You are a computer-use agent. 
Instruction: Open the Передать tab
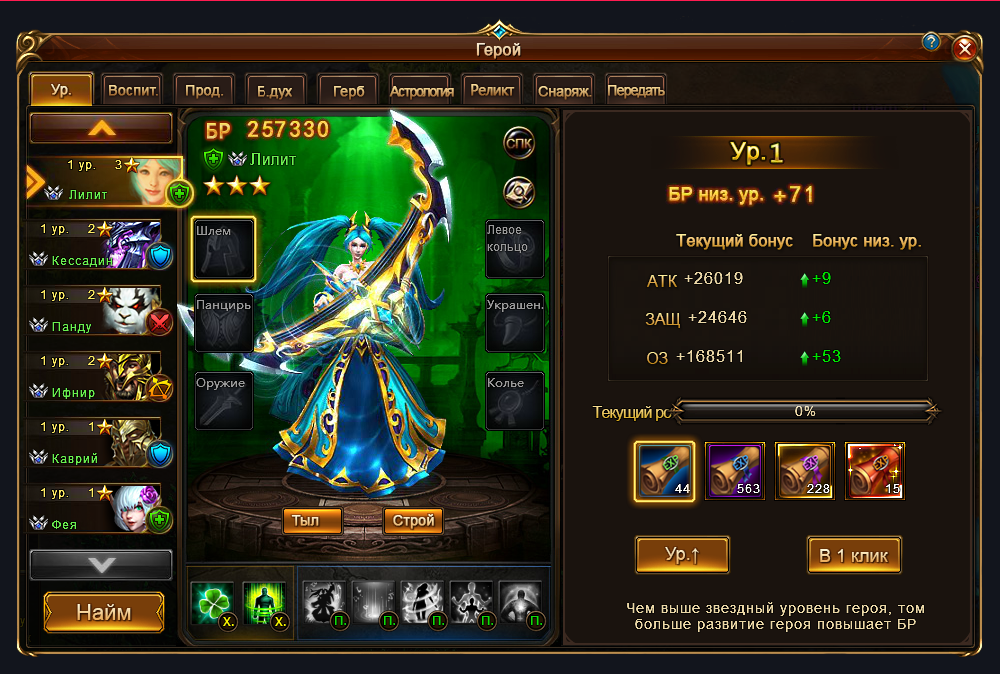point(636,90)
